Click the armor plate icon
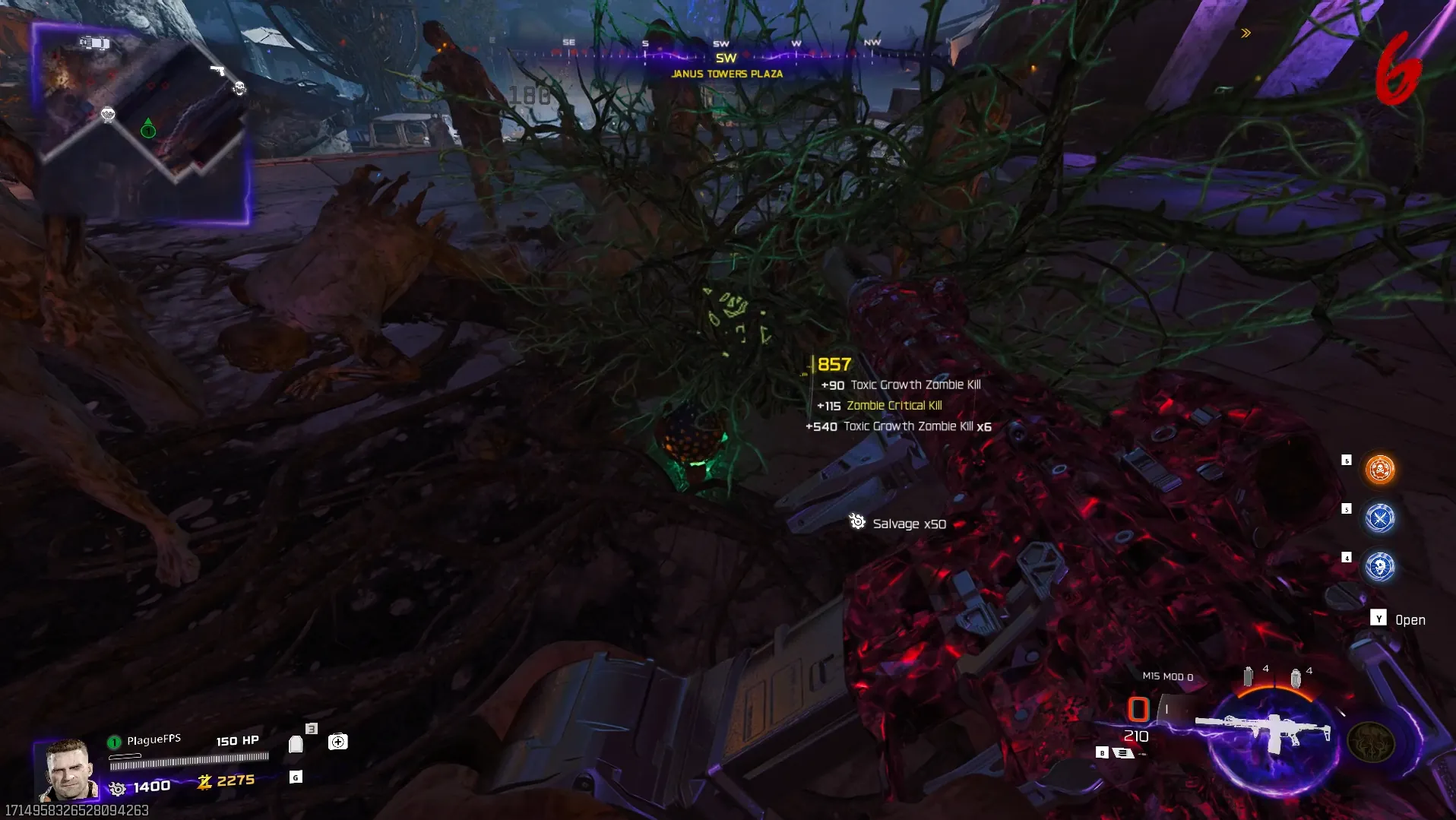This screenshot has width=1456, height=820. (x=296, y=743)
